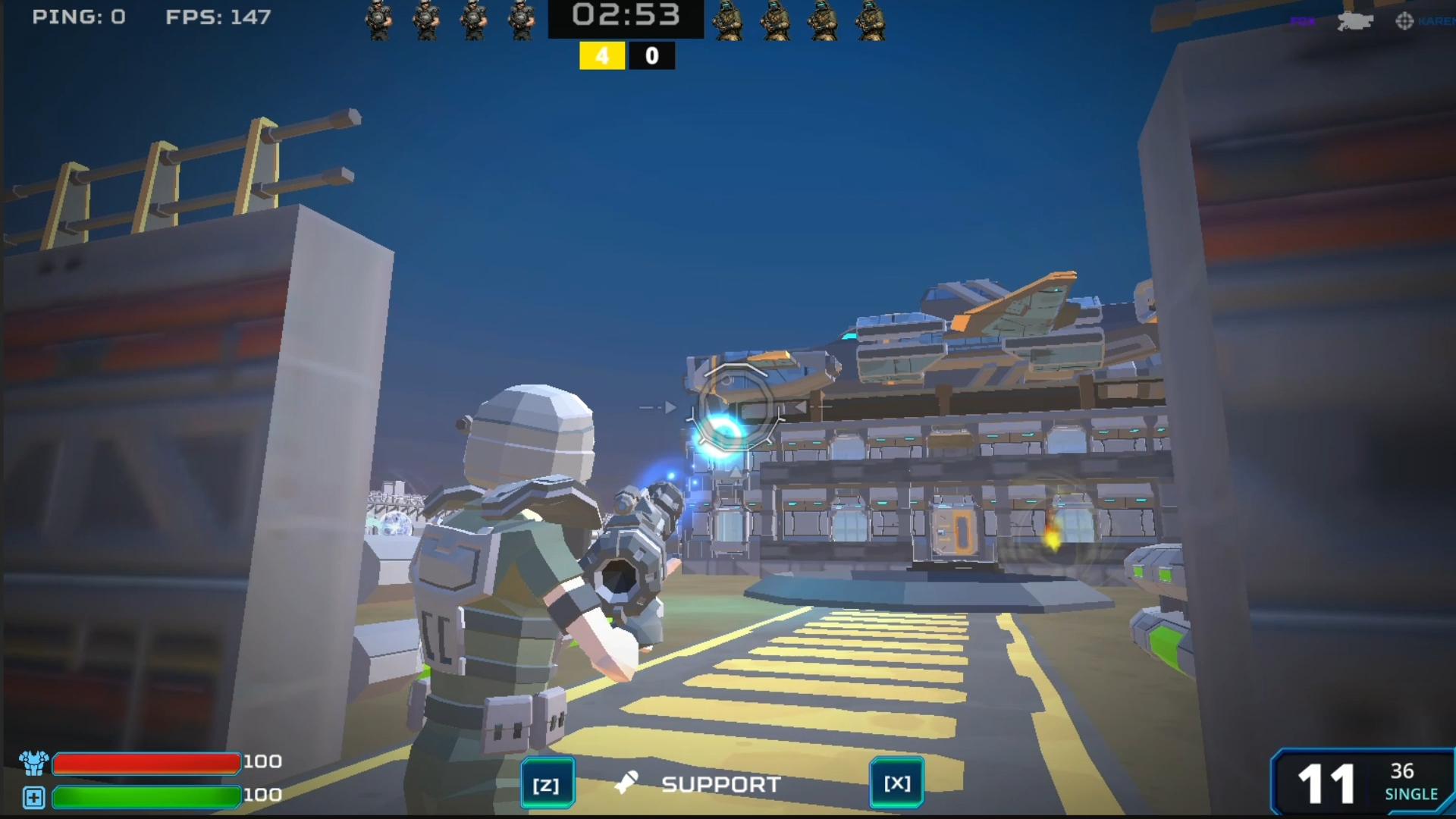Toggle the [X] support ability key
This screenshot has width=1456, height=819.
point(896,783)
